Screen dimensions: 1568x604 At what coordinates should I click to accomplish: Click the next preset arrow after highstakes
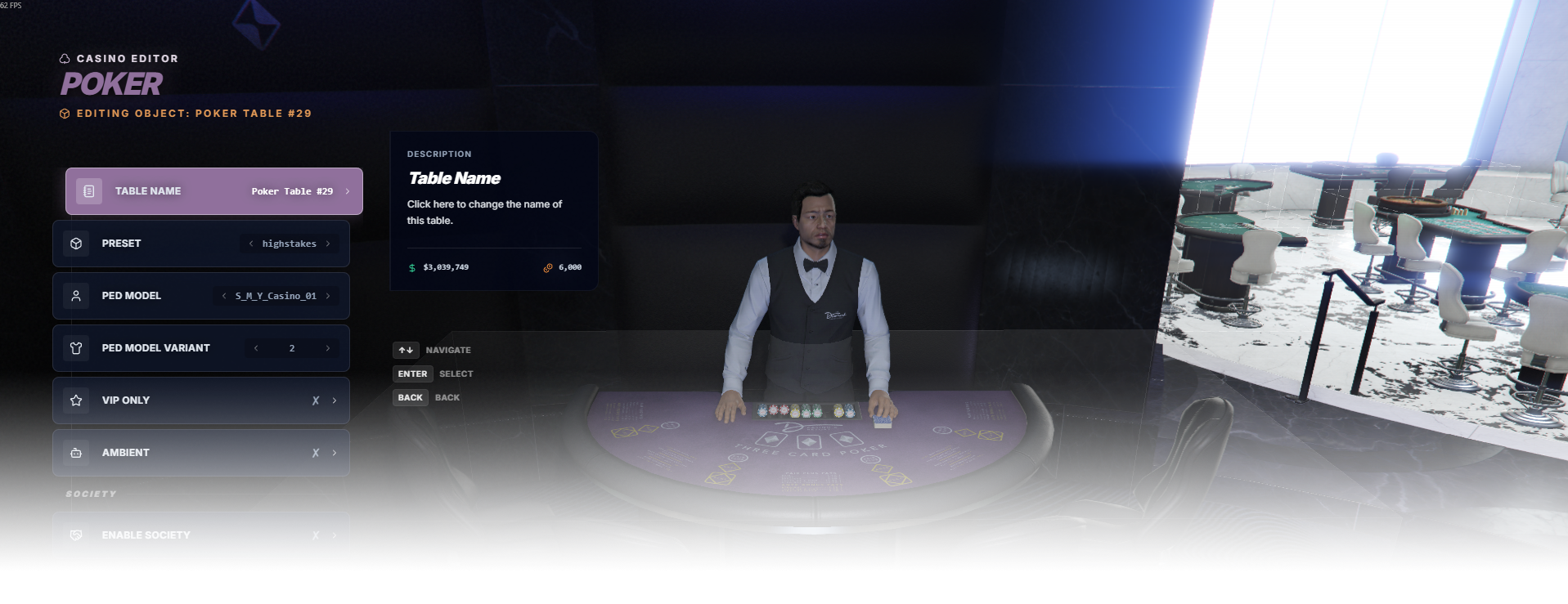click(328, 244)
